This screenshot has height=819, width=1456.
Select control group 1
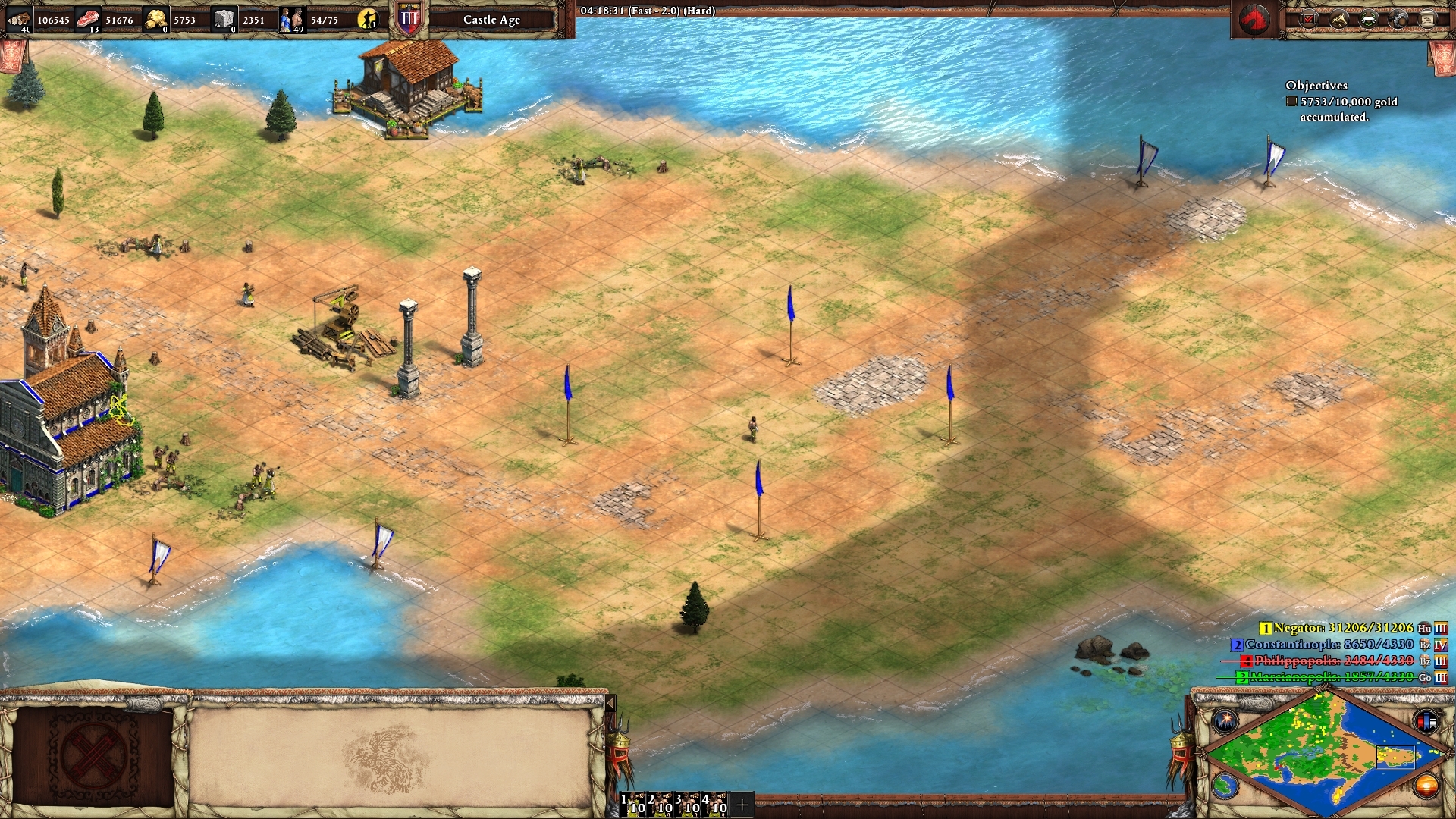[x=634, y=804]
